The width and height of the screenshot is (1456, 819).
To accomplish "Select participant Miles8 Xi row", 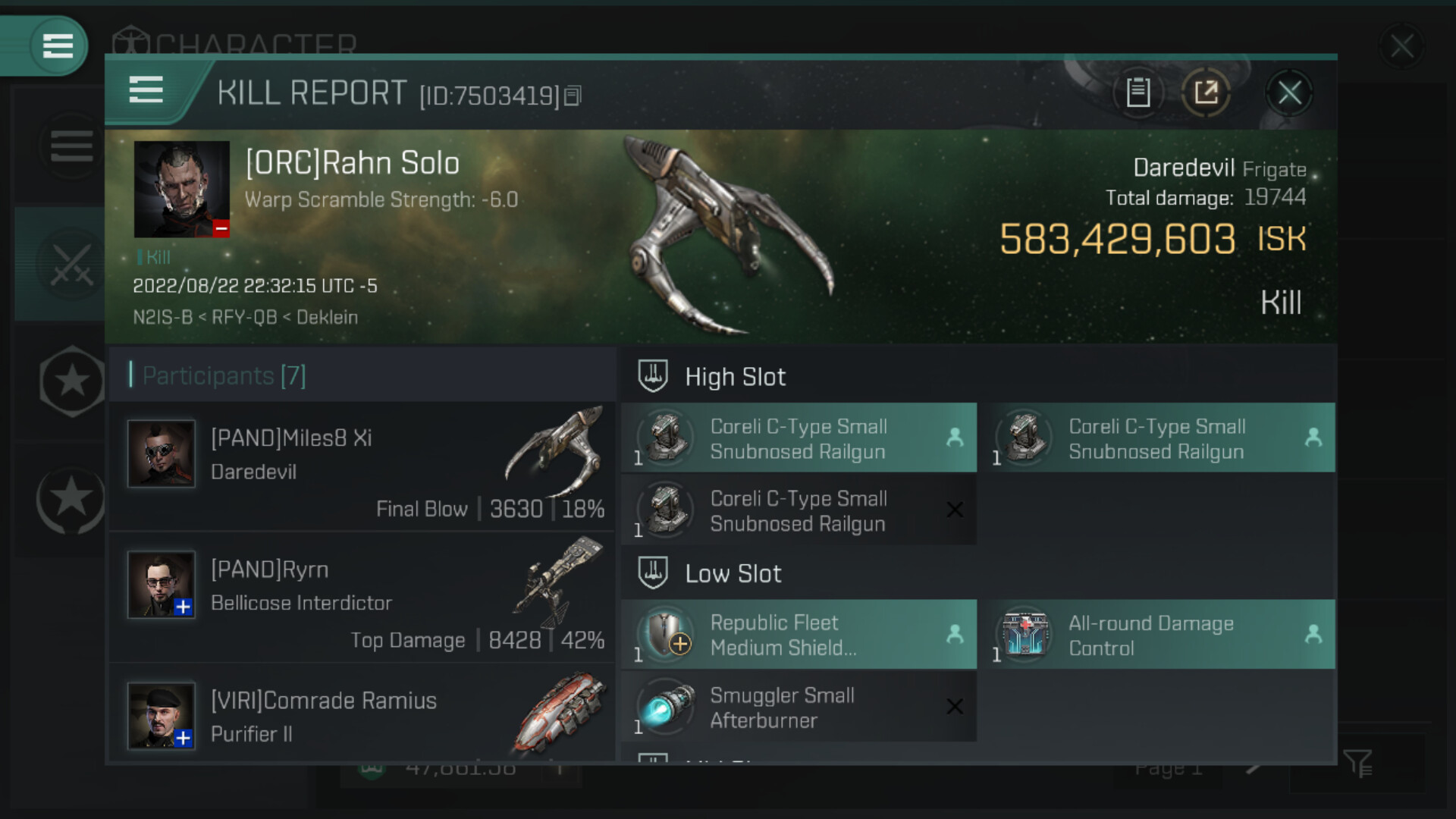I will pyautogui.click(x=362, y=466).
